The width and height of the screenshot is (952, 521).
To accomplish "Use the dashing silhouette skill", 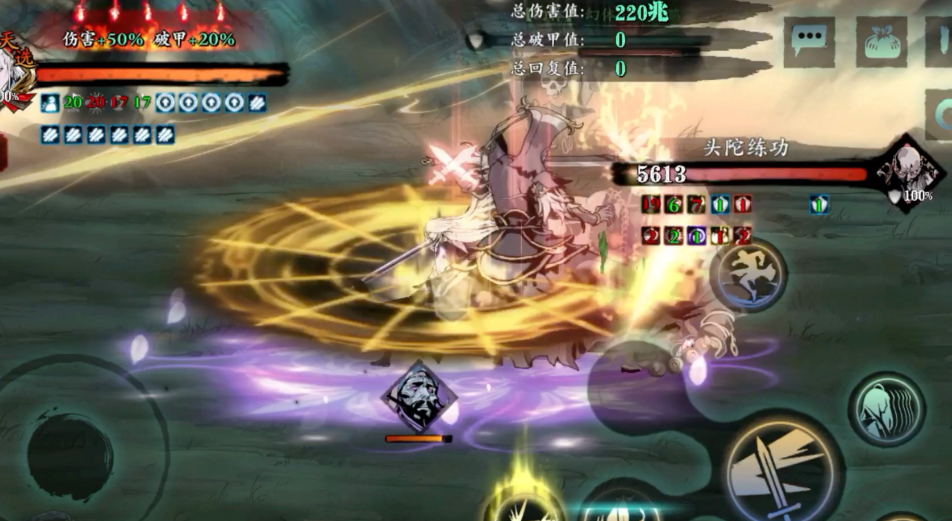I will pos(886,409).
